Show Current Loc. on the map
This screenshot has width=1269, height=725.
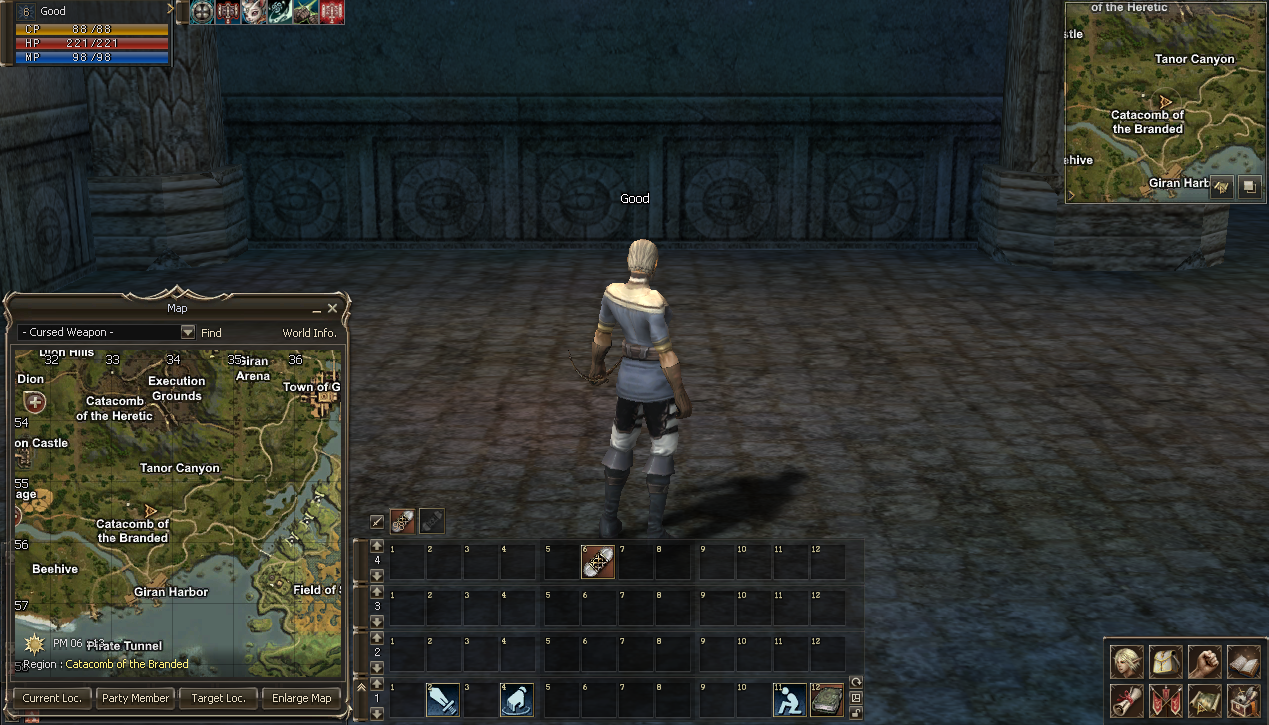pos(52,698)
